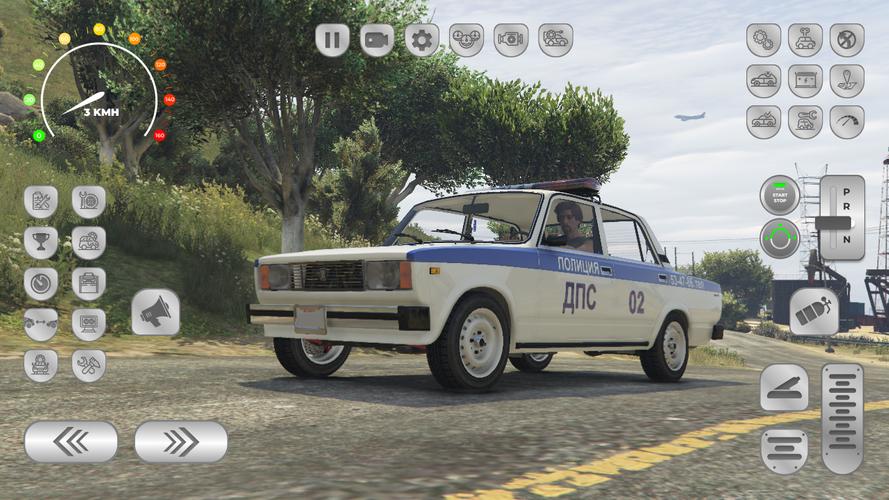Open the toolbox icon
Viewport: 889px width, 500px height.
(x=89, y=283)
